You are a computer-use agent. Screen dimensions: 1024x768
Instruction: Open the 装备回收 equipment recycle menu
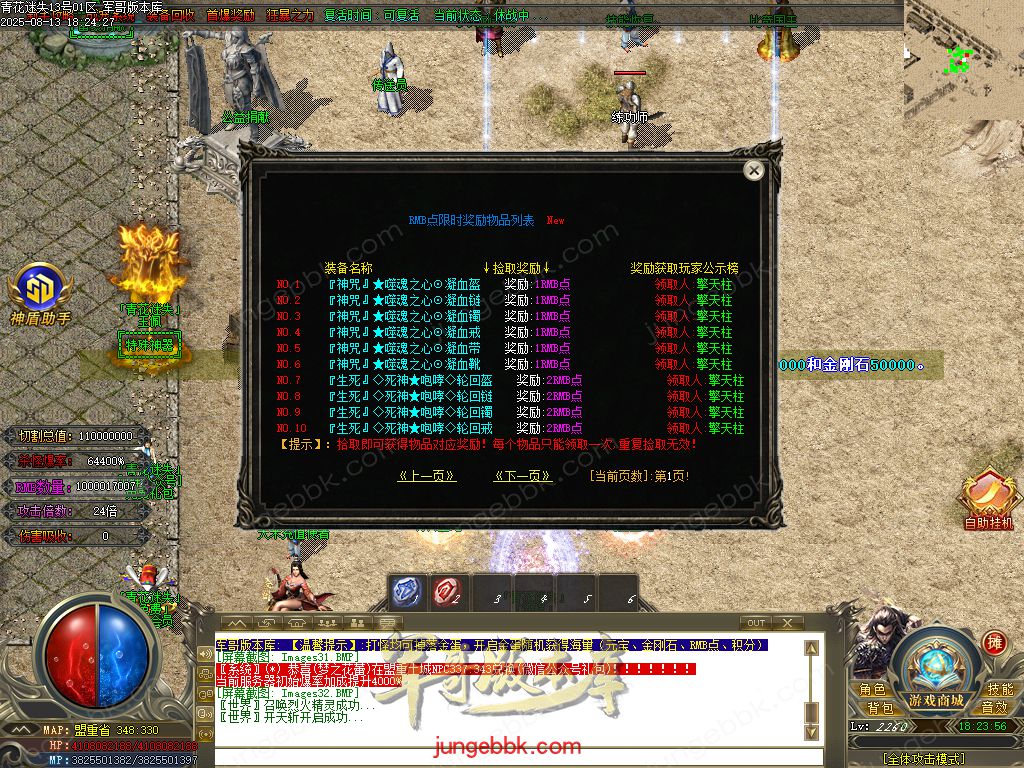point(170,16)
